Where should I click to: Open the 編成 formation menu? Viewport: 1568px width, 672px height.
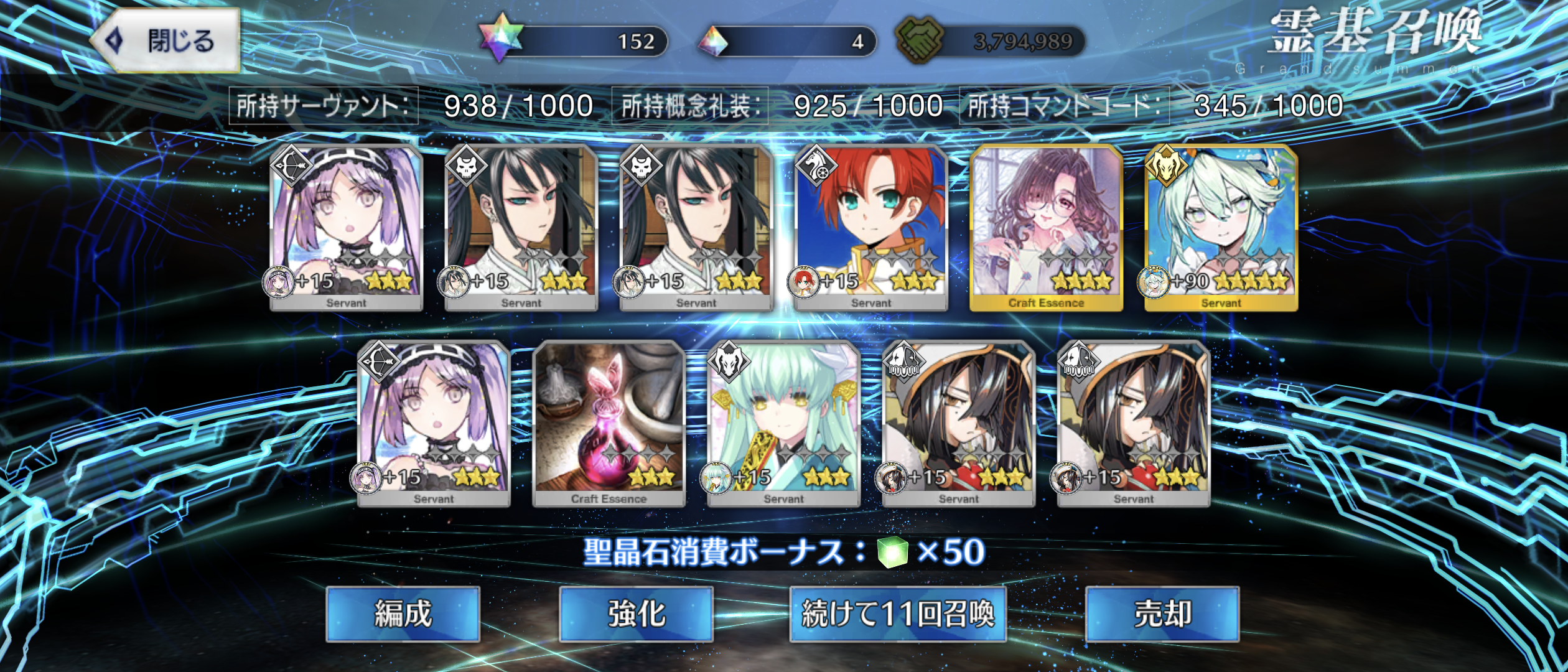(403, 614)
